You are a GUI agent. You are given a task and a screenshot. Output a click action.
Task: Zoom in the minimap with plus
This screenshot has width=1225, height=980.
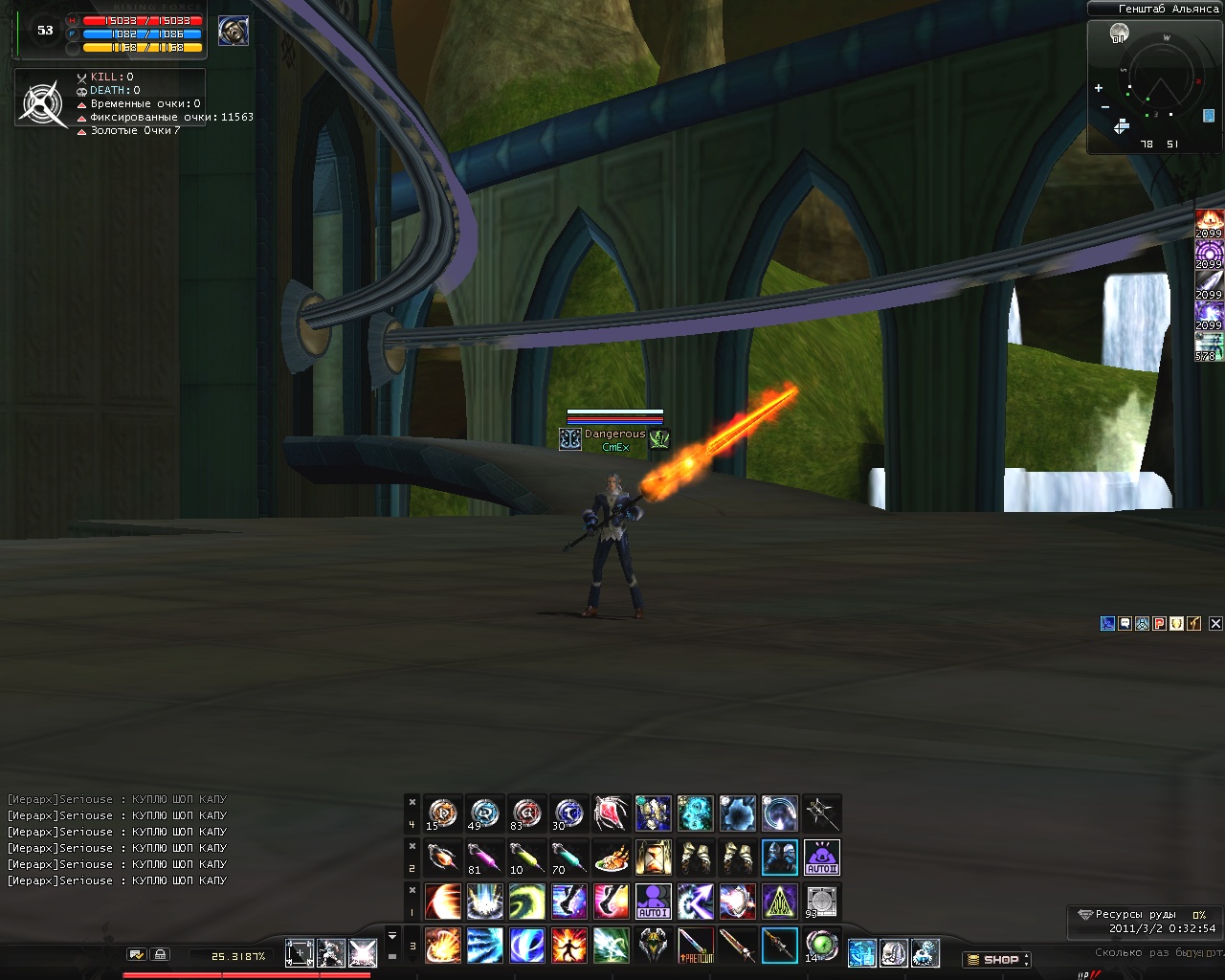click(x=1099, y=88)
